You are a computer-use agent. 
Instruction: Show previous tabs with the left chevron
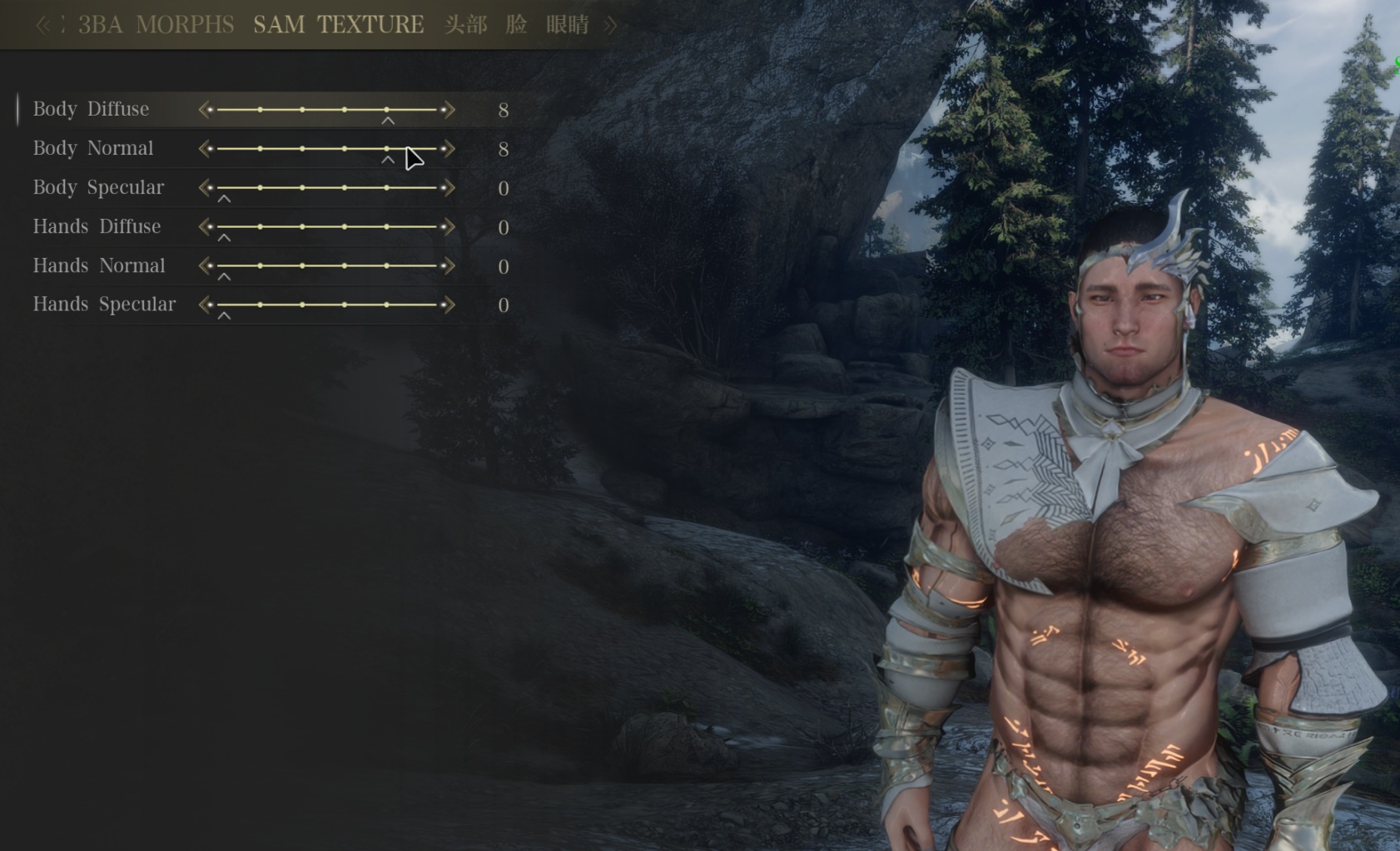(x=42, y=26)
